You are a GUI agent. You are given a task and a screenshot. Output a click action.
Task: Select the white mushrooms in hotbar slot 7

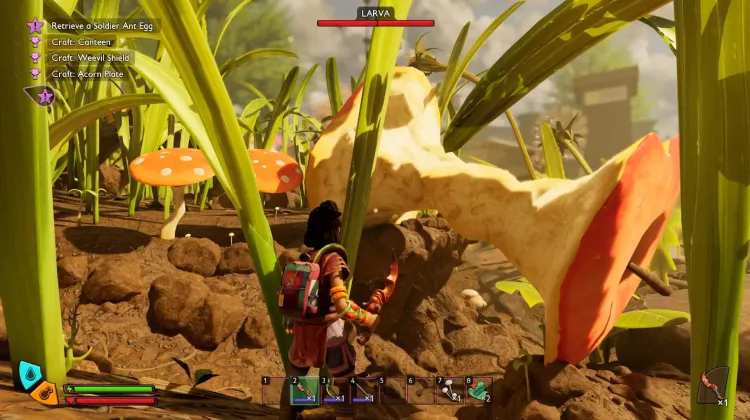(x=450, y=390)
